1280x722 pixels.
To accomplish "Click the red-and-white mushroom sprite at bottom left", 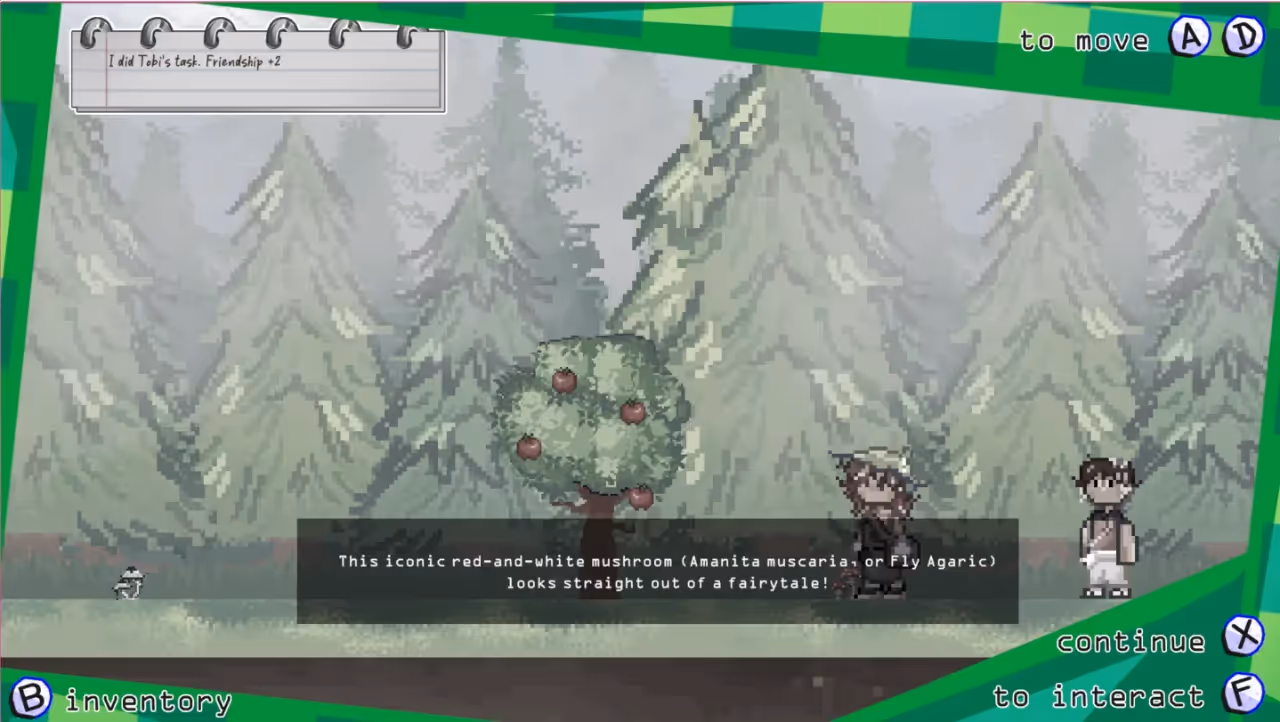I will (128, 583).
